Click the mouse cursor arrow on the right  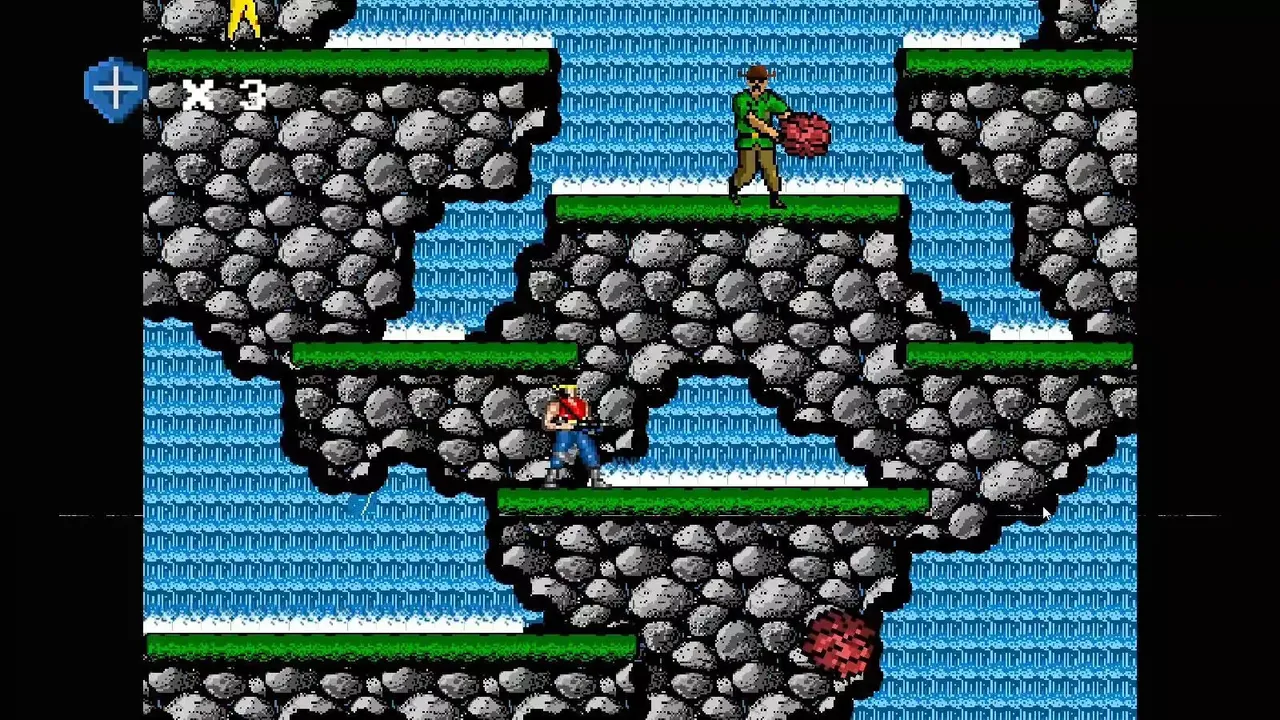click(1043, 513)
